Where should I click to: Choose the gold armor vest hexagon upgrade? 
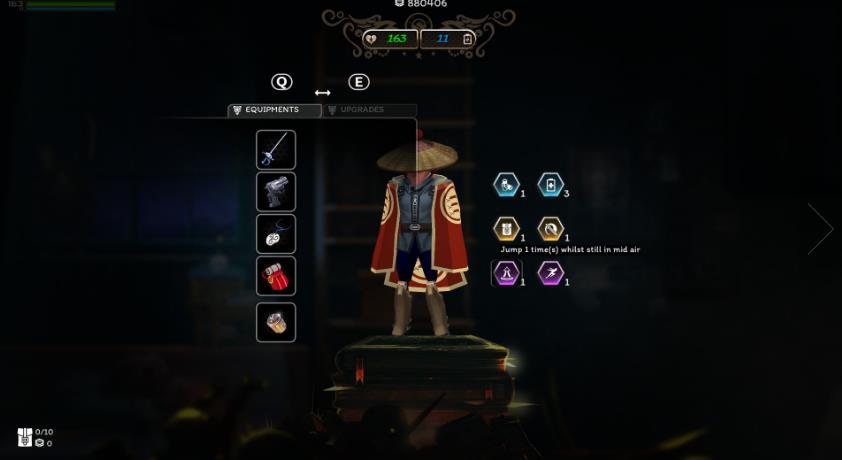(x=507, y=229)
